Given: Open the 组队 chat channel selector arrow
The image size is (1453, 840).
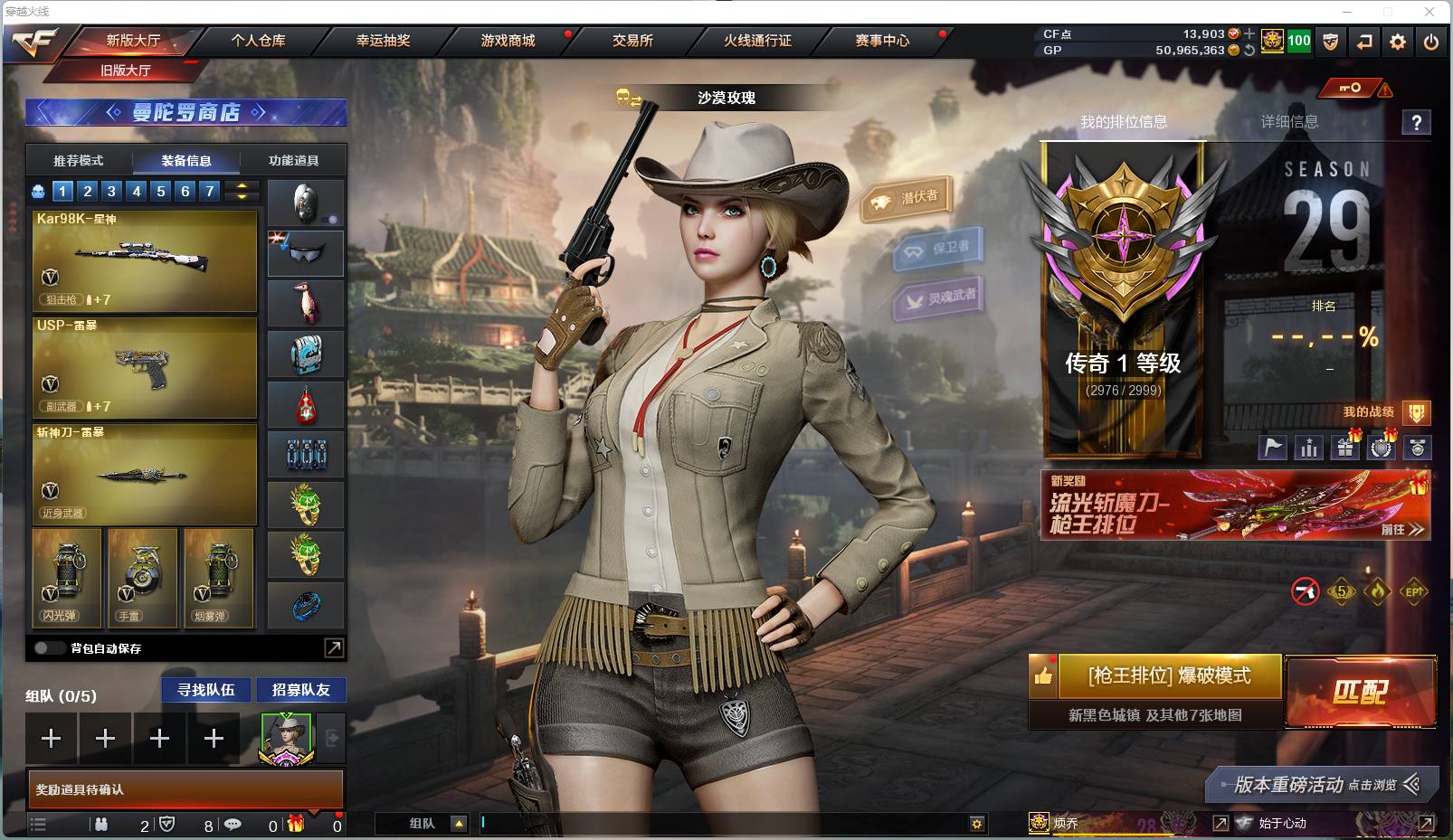Looking at the screenshot, I should pos(459,825).
